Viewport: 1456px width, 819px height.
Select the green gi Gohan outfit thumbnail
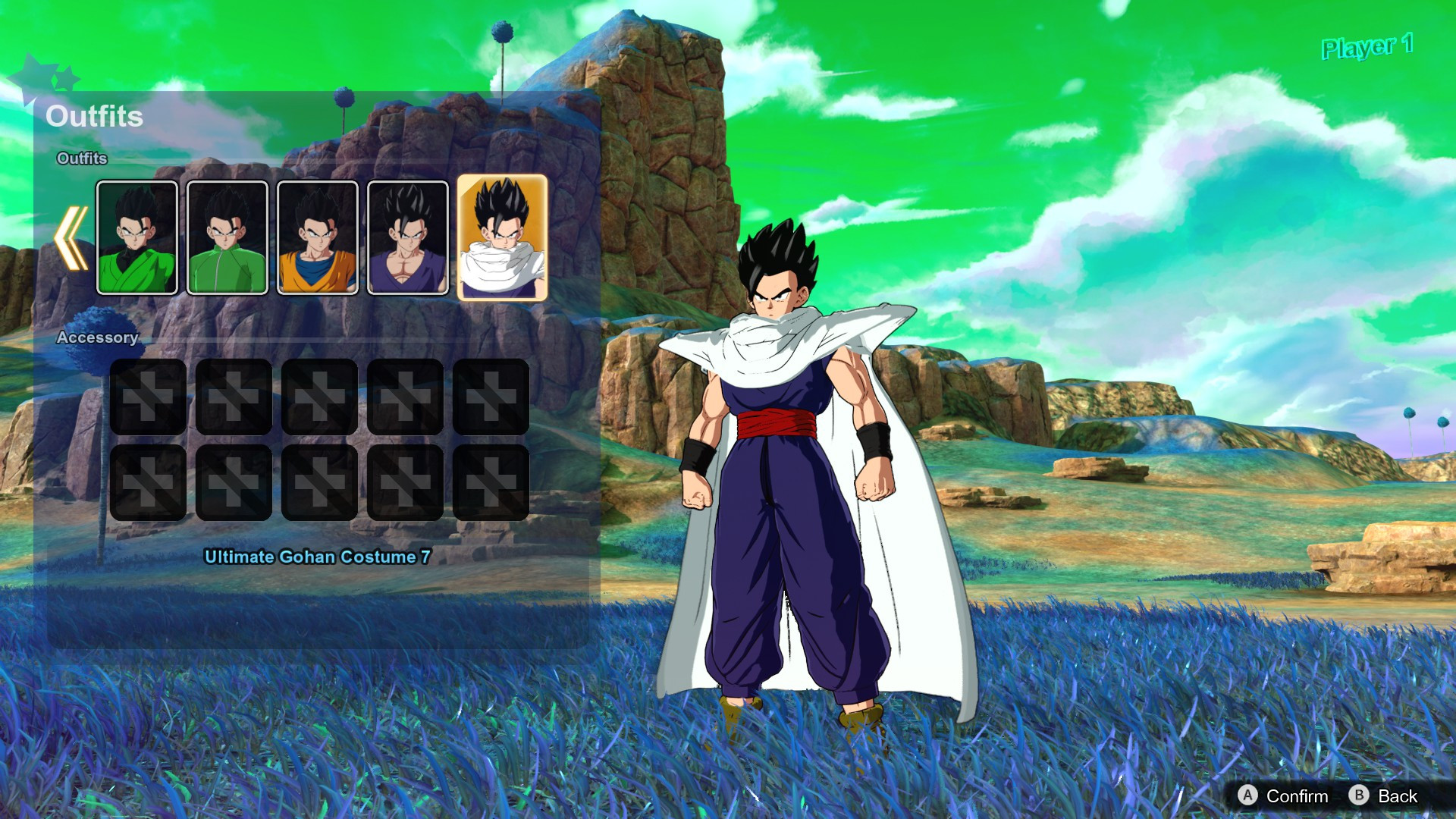(138, 237)
